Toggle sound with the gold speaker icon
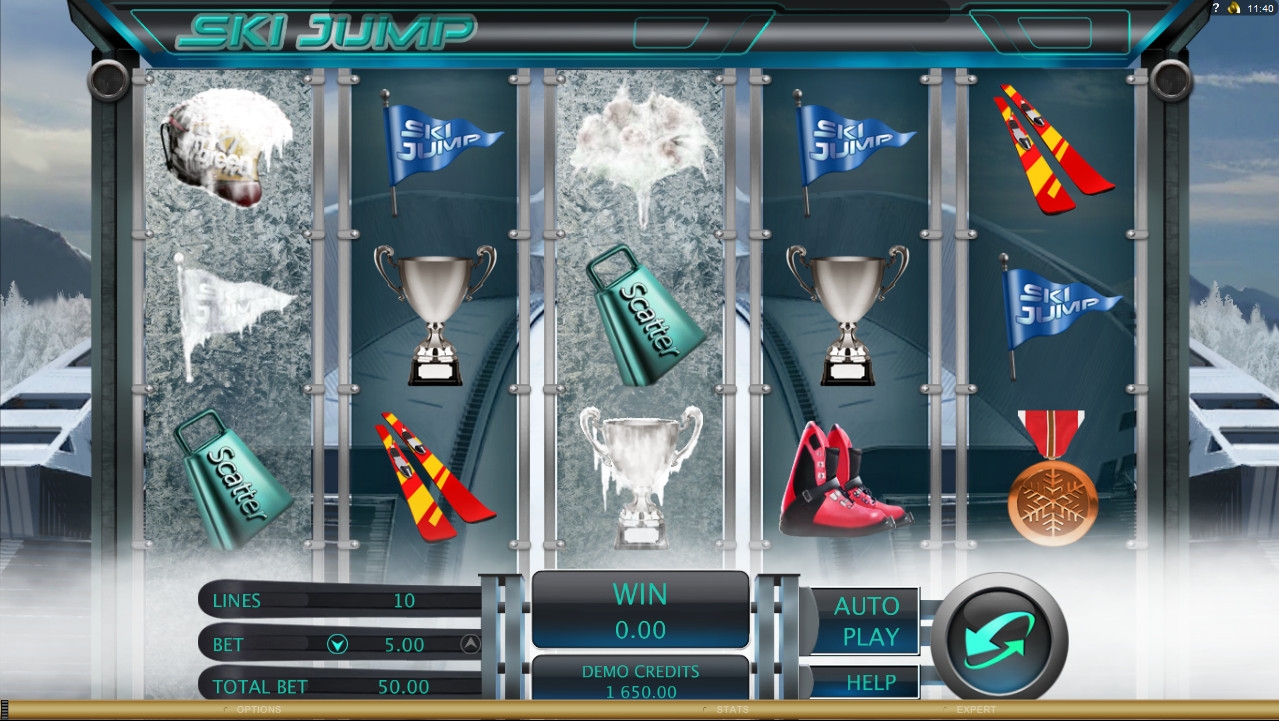The width and height of the screenshot is (1279, 721). [1234, 8]
